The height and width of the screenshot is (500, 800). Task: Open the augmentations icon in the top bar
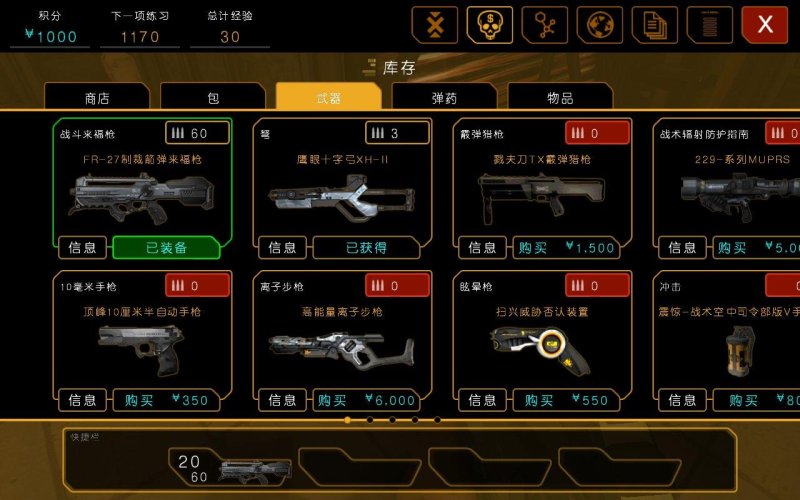[x=435, y=25]
